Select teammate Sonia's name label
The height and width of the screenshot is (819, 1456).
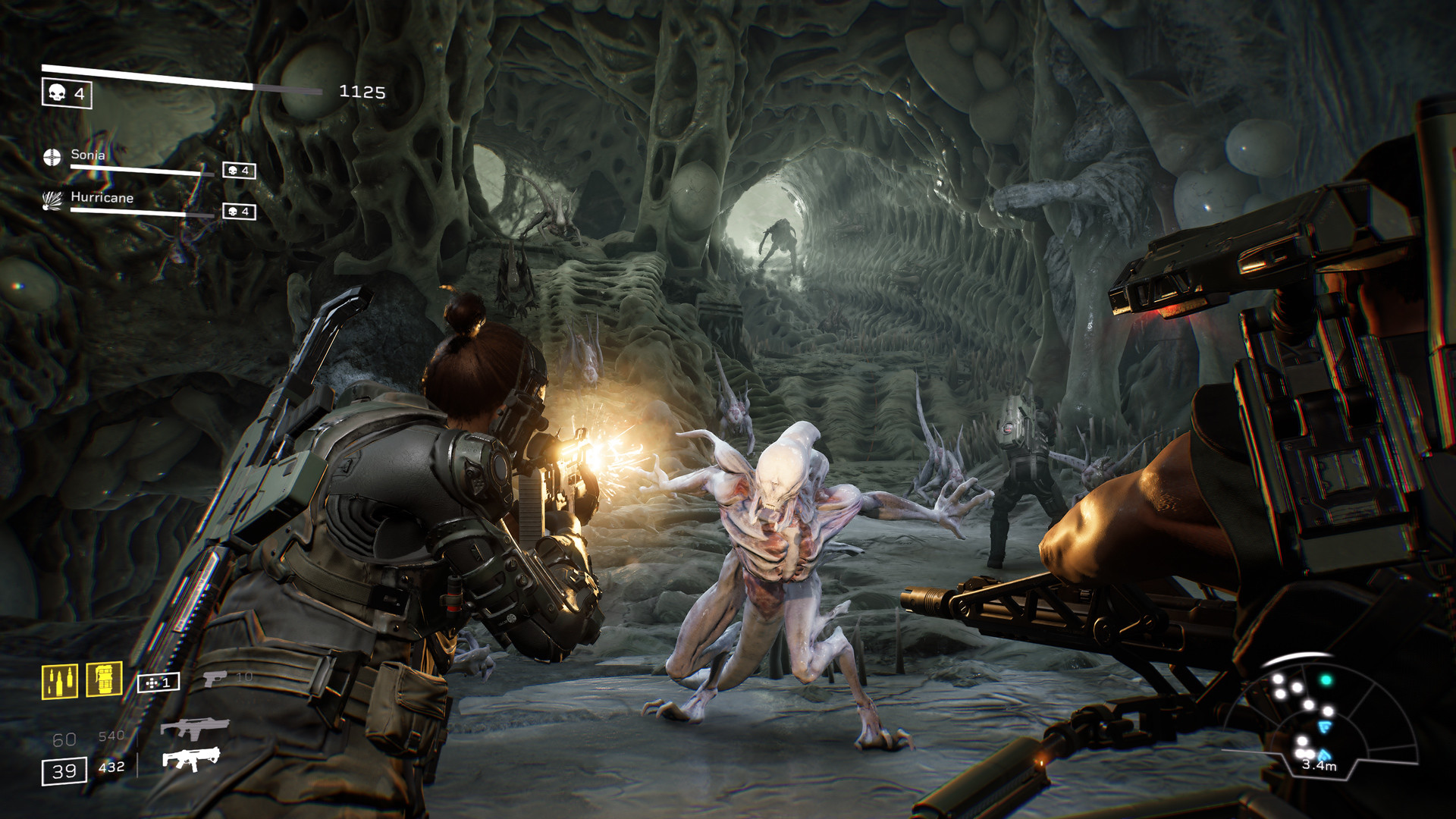coord(88,154)
